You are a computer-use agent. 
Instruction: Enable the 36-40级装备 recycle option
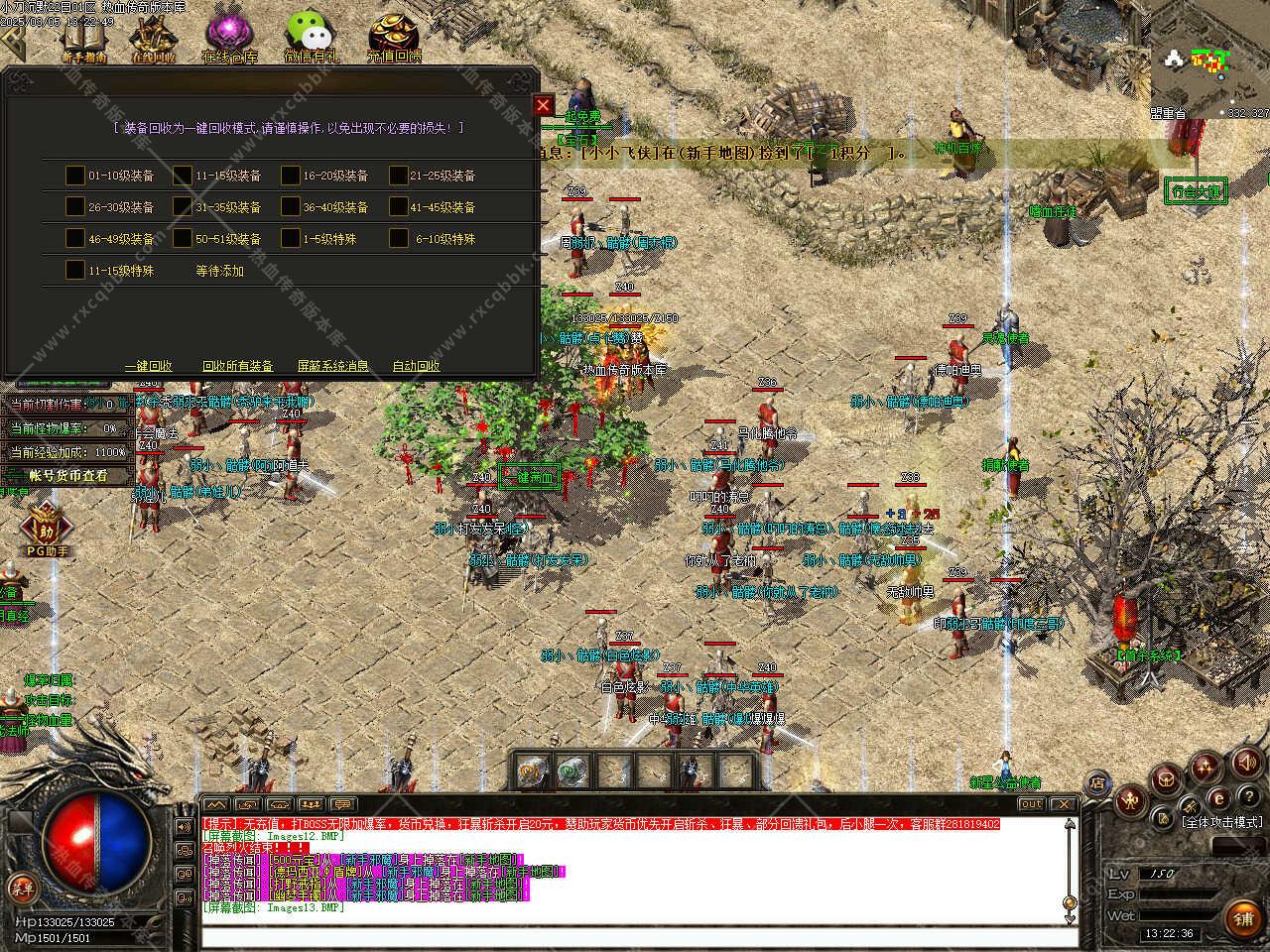(291, 207)
